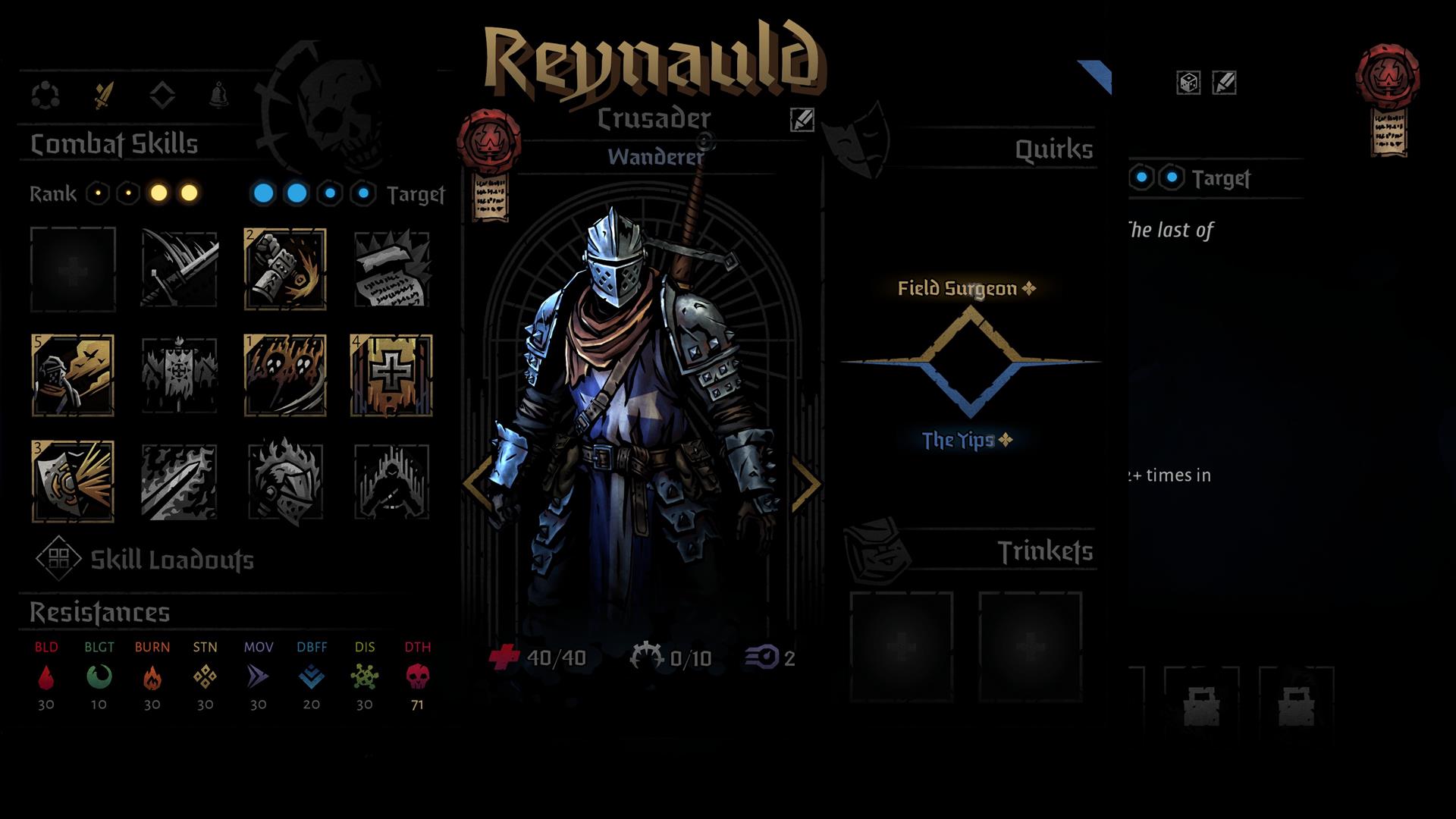Select the sword slash combat skill

tap(179, 269)
